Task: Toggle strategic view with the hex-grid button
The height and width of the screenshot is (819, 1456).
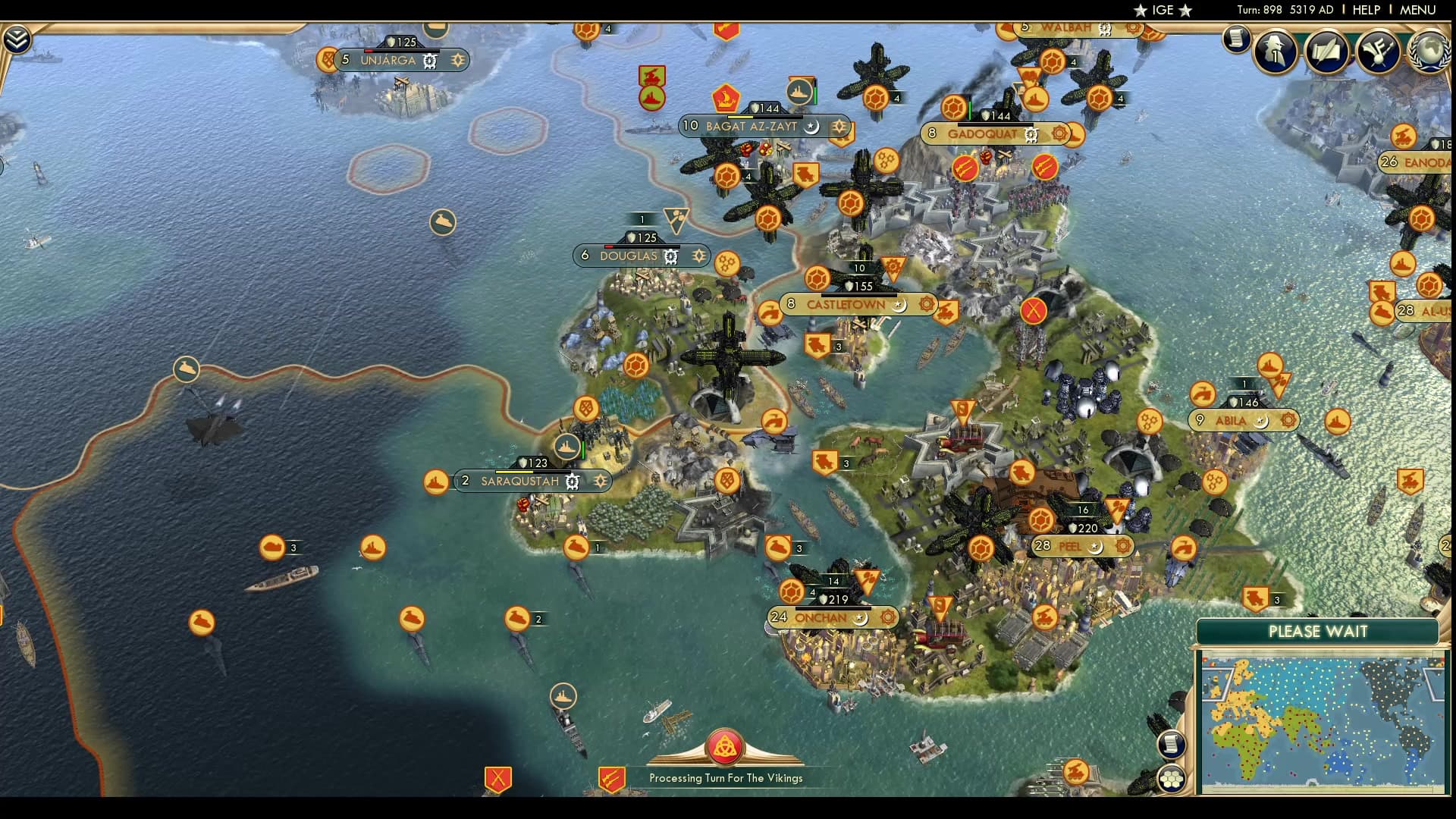Action: click(1172, 779)
